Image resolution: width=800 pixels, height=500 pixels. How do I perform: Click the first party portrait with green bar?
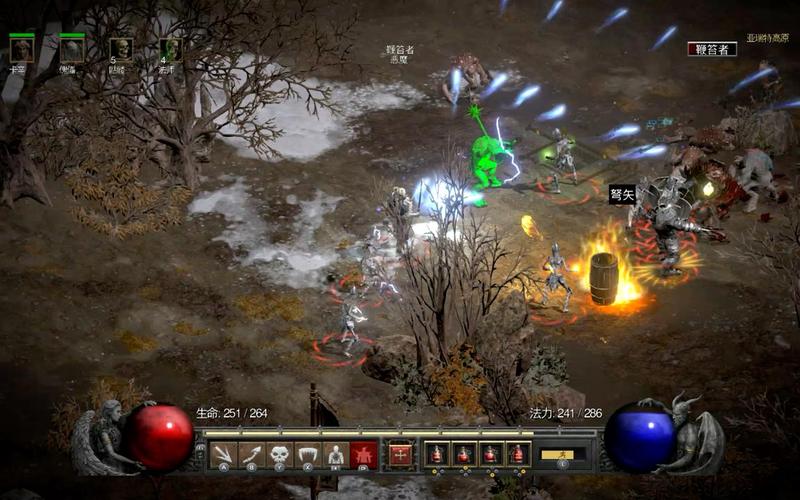tap(21, 49)
